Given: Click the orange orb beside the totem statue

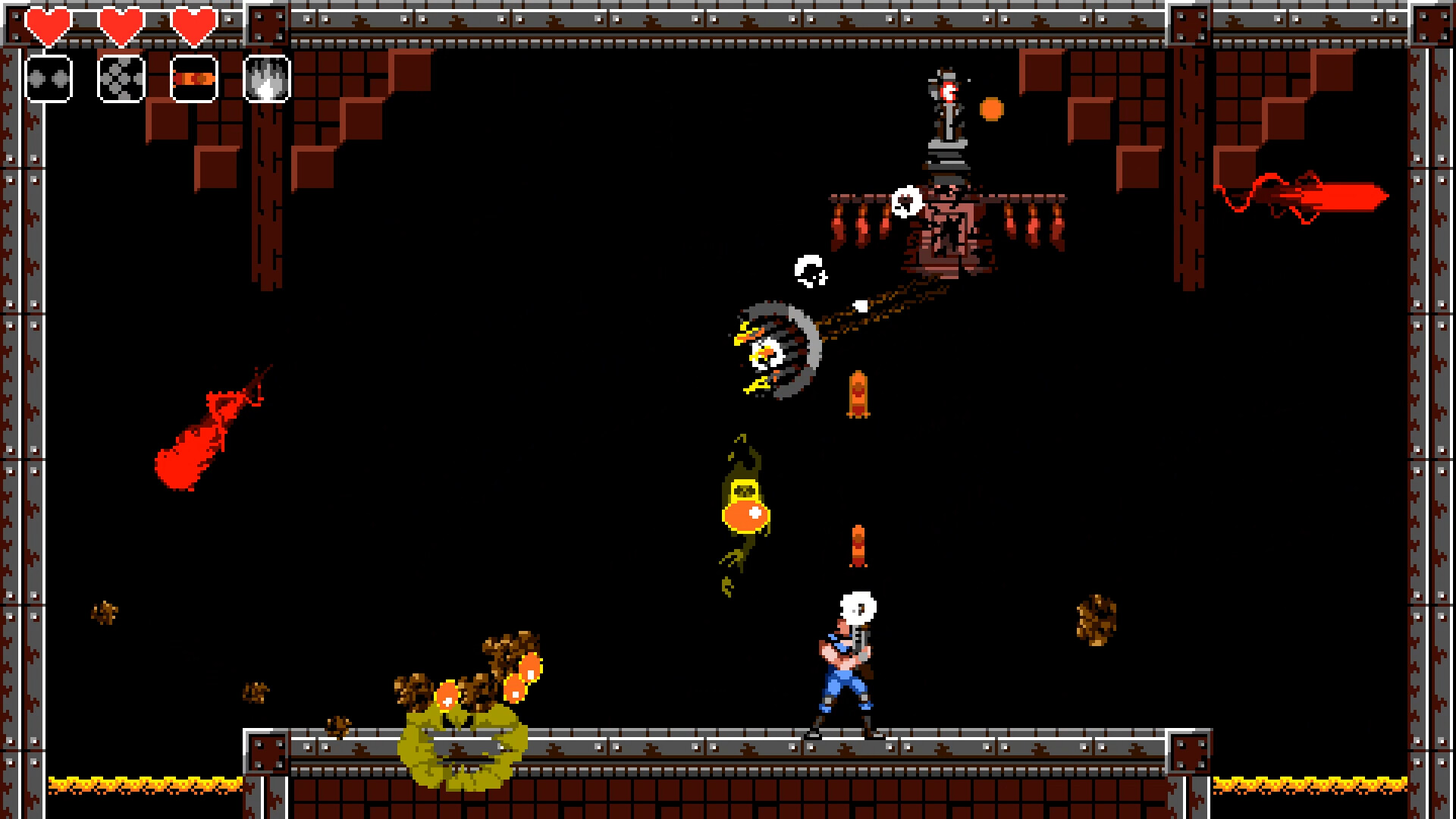Looking at the screenshot, I should pyautogui.click(x=990, y=108).
